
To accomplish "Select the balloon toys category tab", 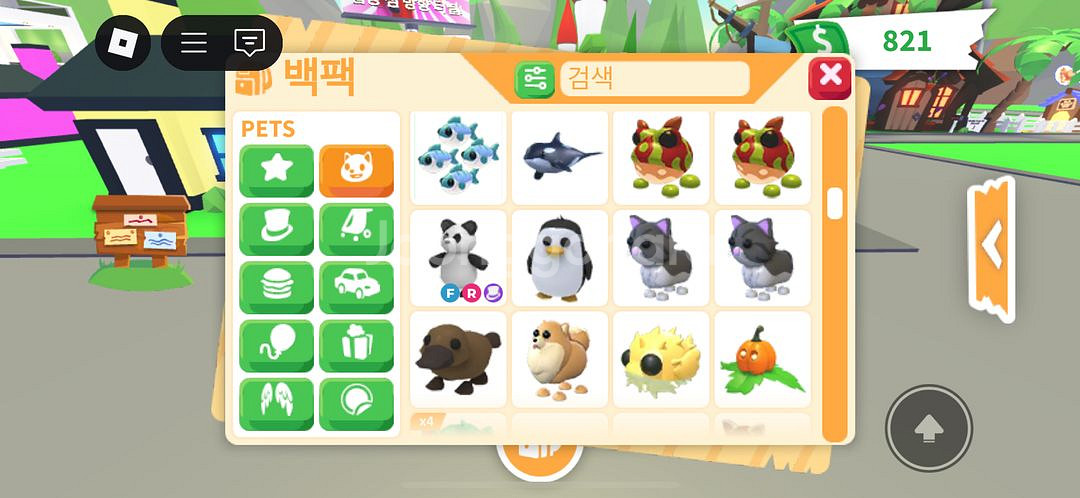I will click(276, 345).
